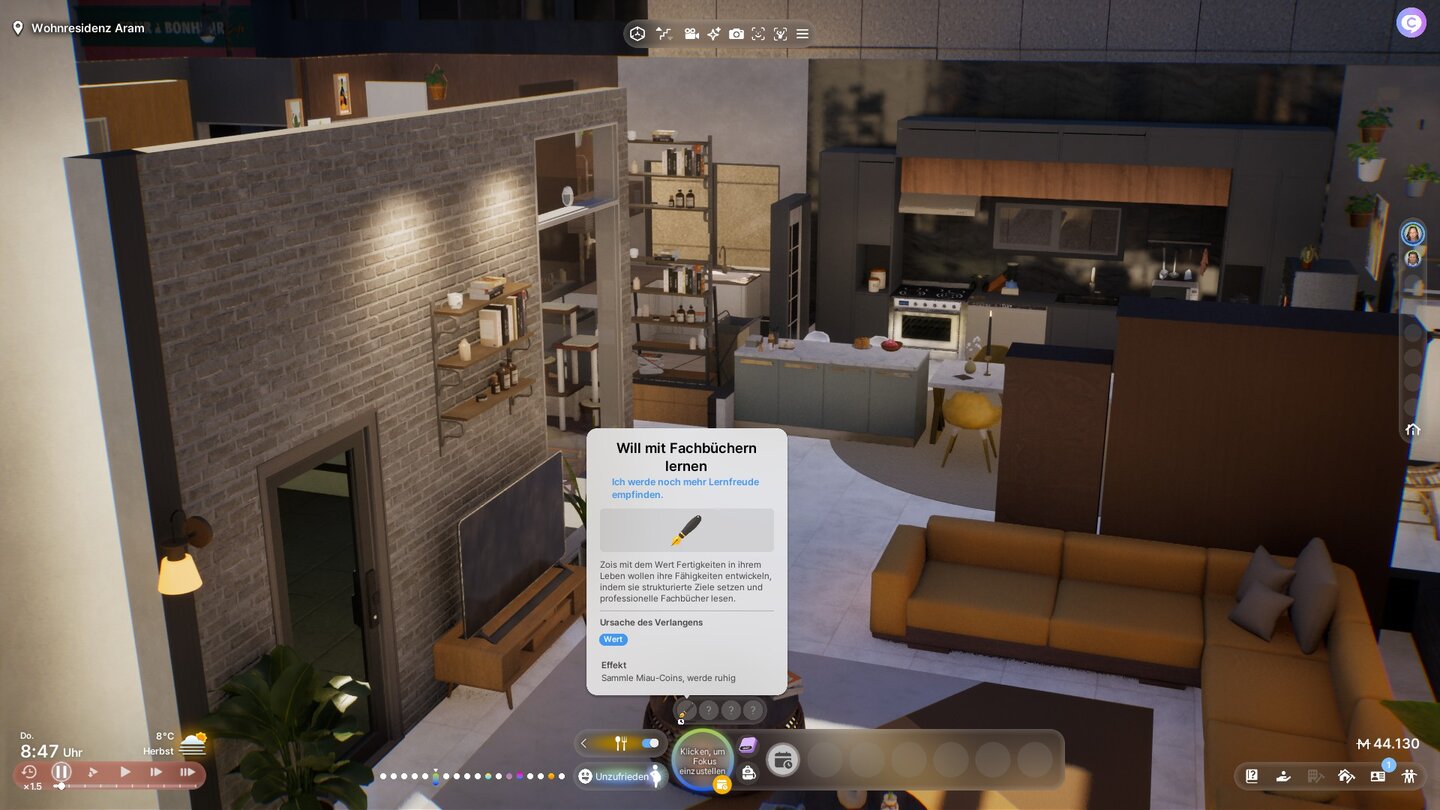
Task: Enter home build mode via house icon
Action: pyautogui.click(x=1346, y=775)
